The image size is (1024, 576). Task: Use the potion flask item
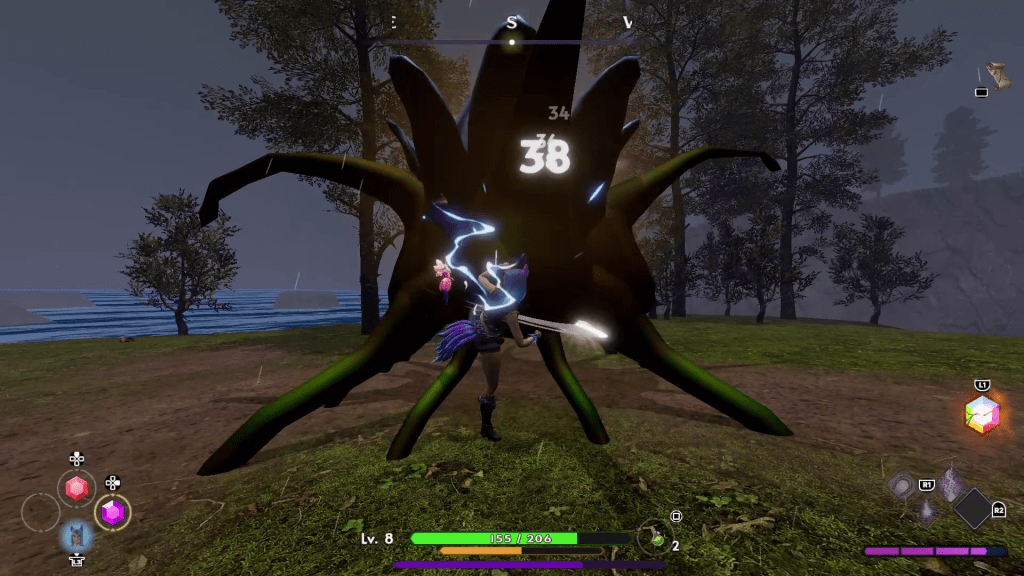[654, 536]
